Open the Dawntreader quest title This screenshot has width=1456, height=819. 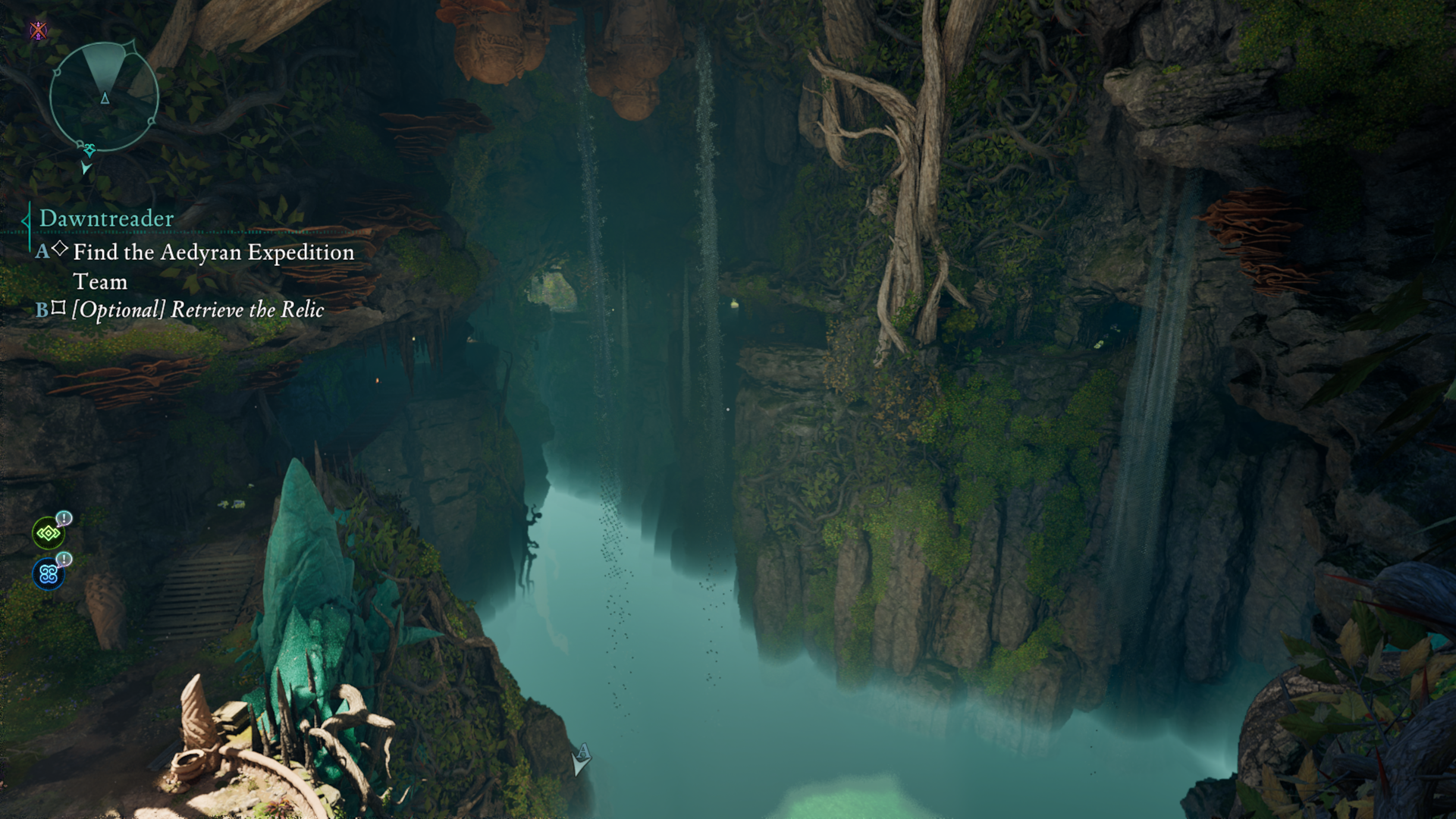coord(106,218)
